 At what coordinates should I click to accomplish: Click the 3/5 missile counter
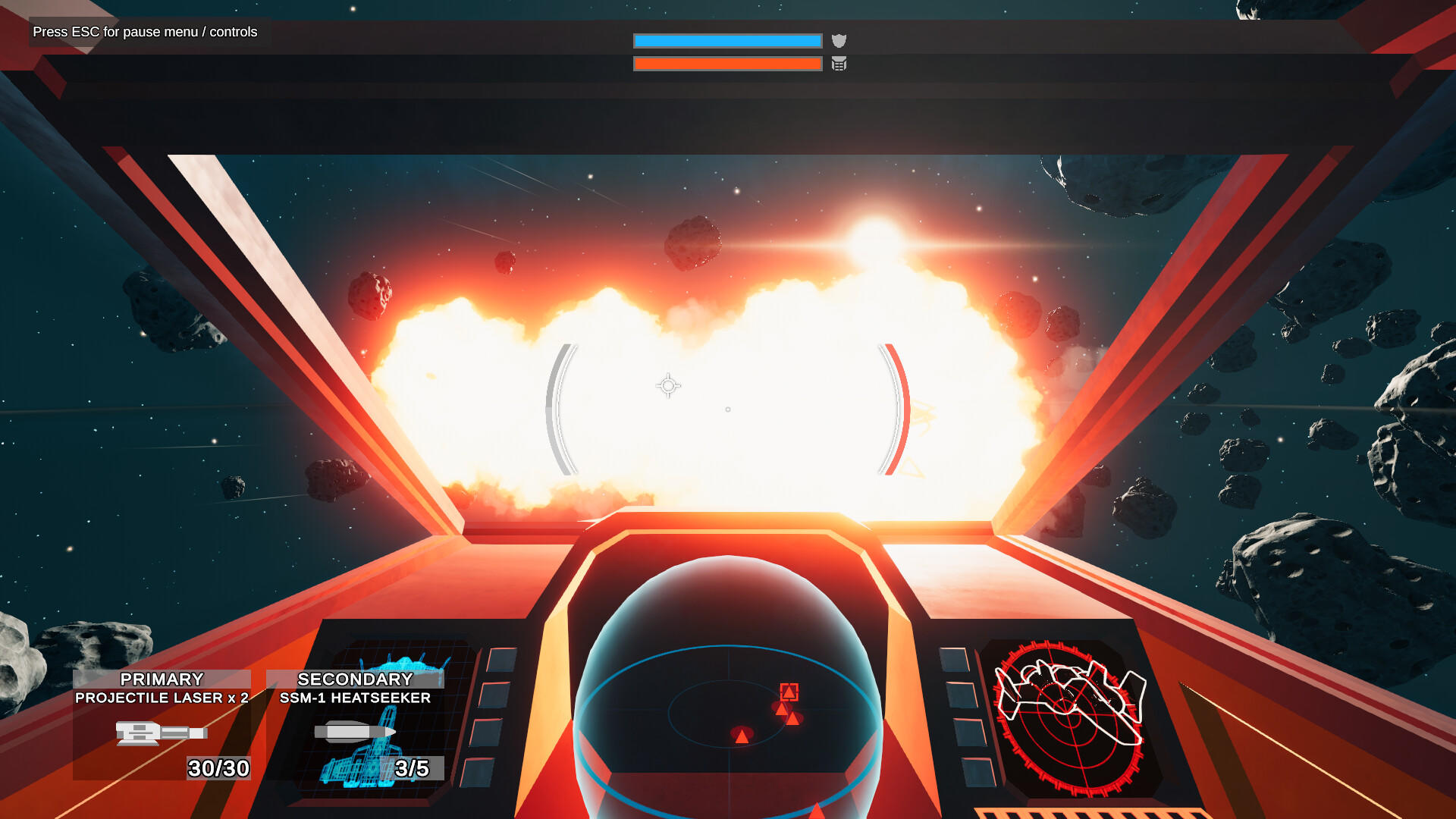410,769
